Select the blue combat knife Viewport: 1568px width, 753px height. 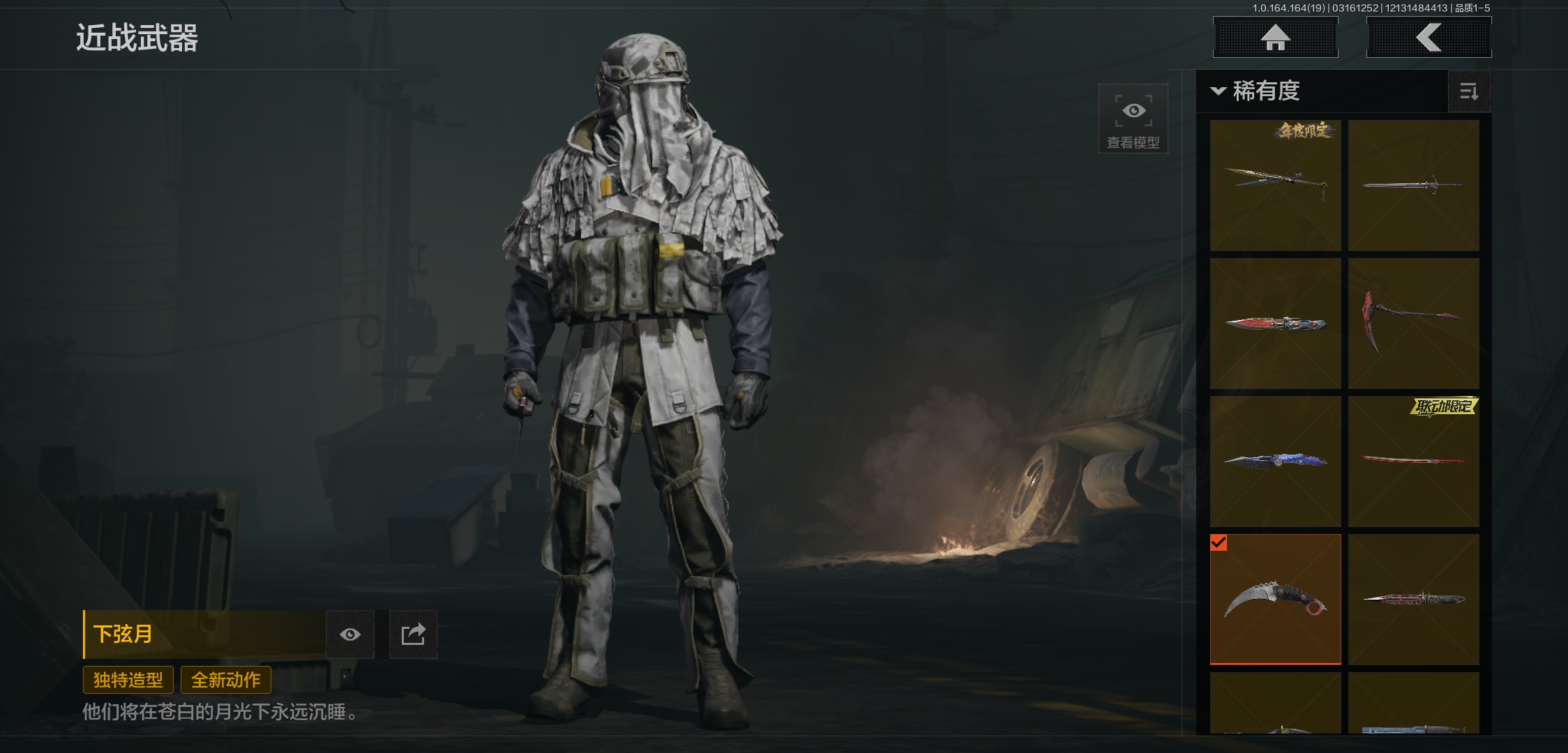tap(1275, 462)
